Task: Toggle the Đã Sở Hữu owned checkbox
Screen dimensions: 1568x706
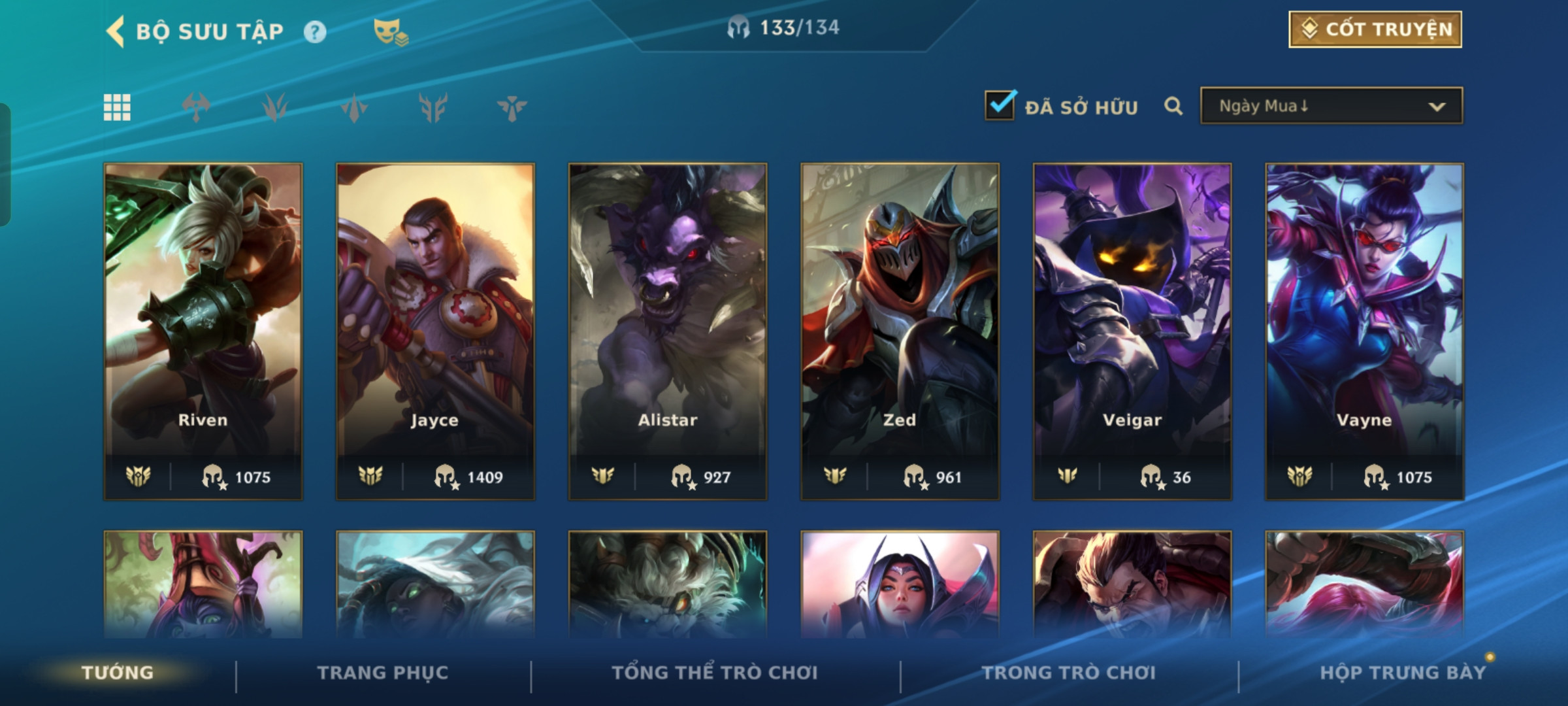Action: point(1000,106)
